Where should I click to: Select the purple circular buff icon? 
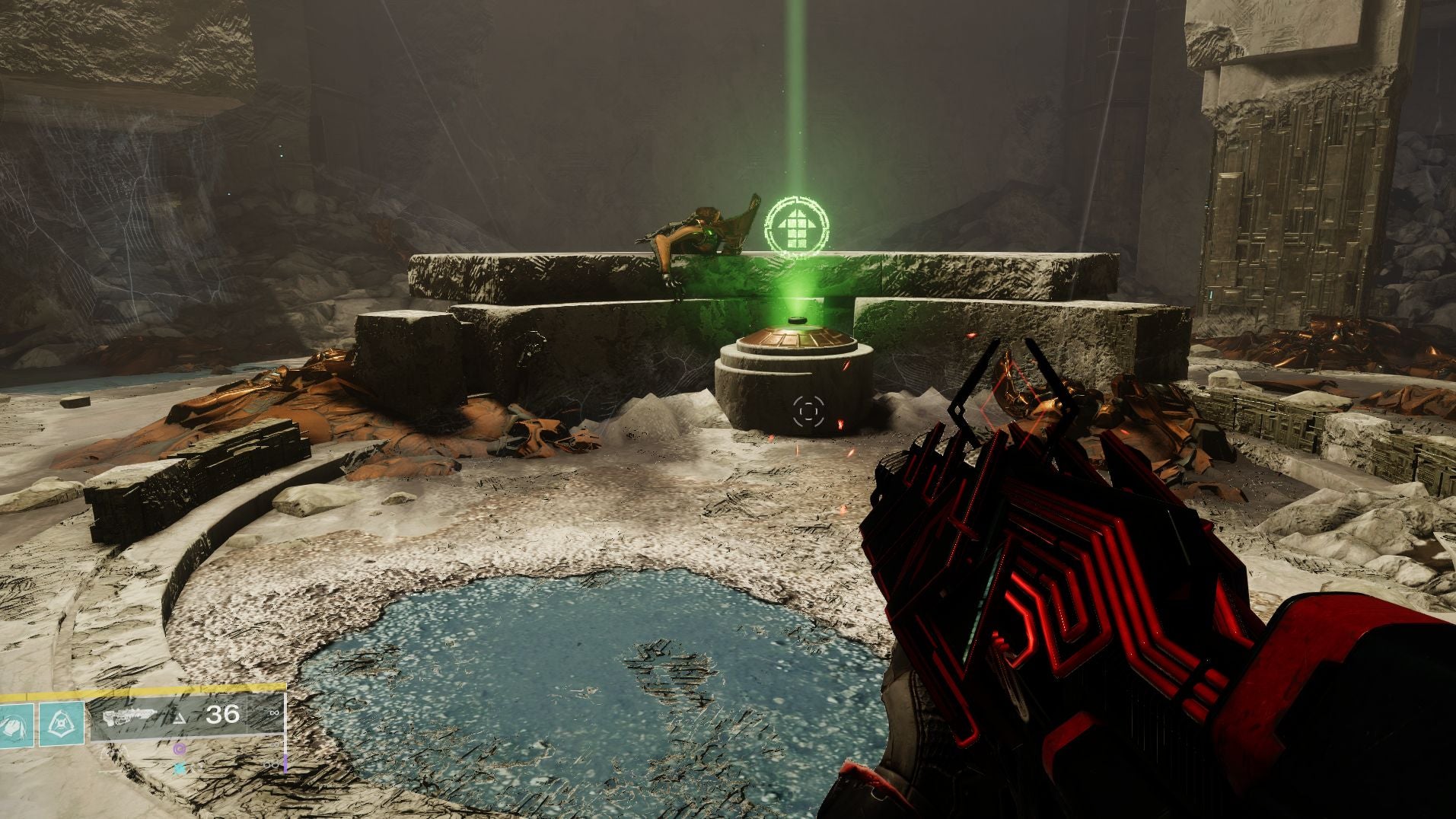point(180,750)
